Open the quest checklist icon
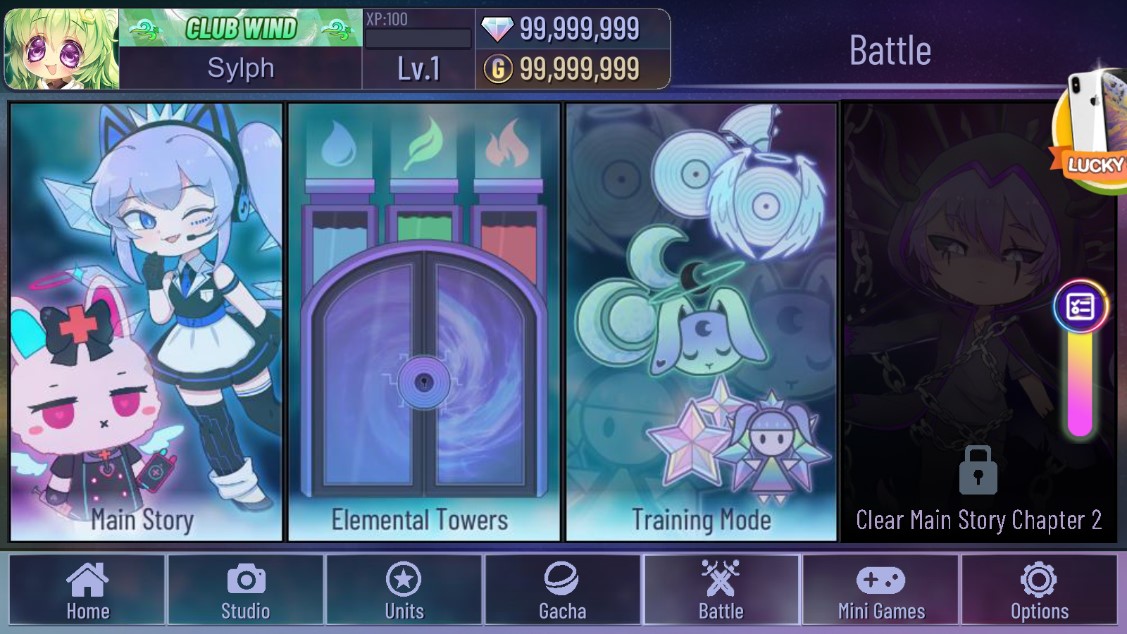 [x=1080, y=307]
